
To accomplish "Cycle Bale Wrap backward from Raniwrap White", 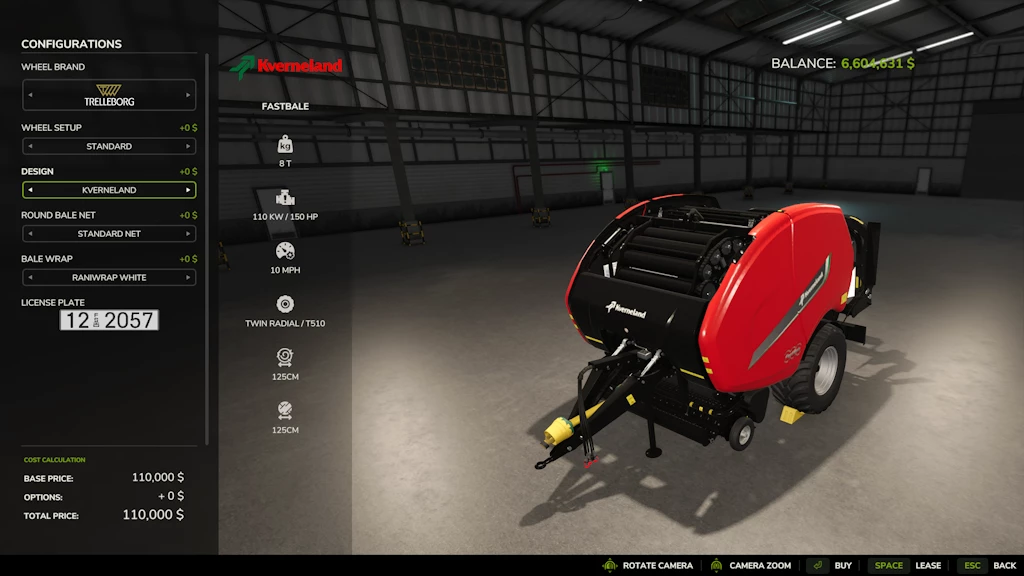I will point(29,278).
